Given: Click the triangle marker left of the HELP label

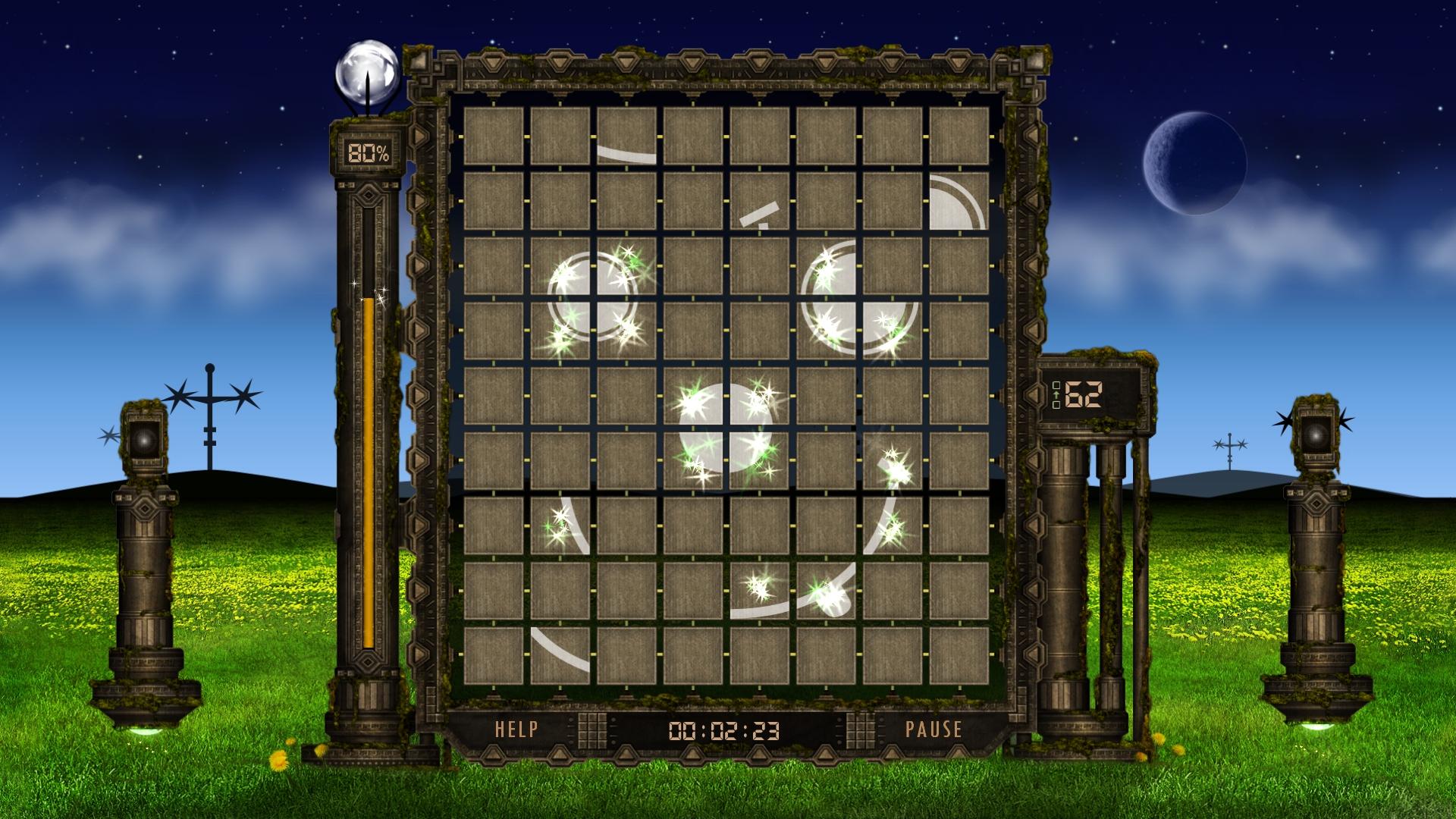Looking at the screenshot, I should [494, 755].
